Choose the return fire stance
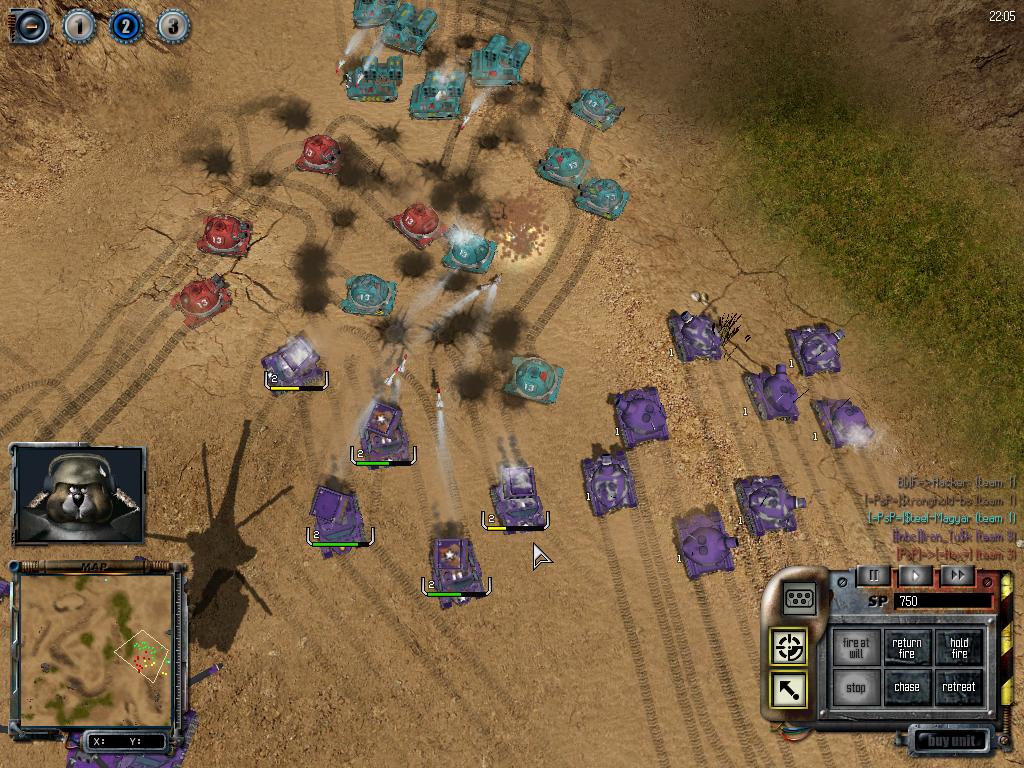 point(907,648)
